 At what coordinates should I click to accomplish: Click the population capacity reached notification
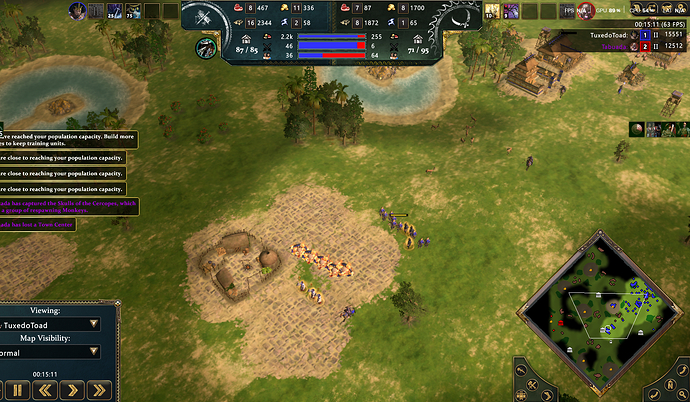(66, 140)
